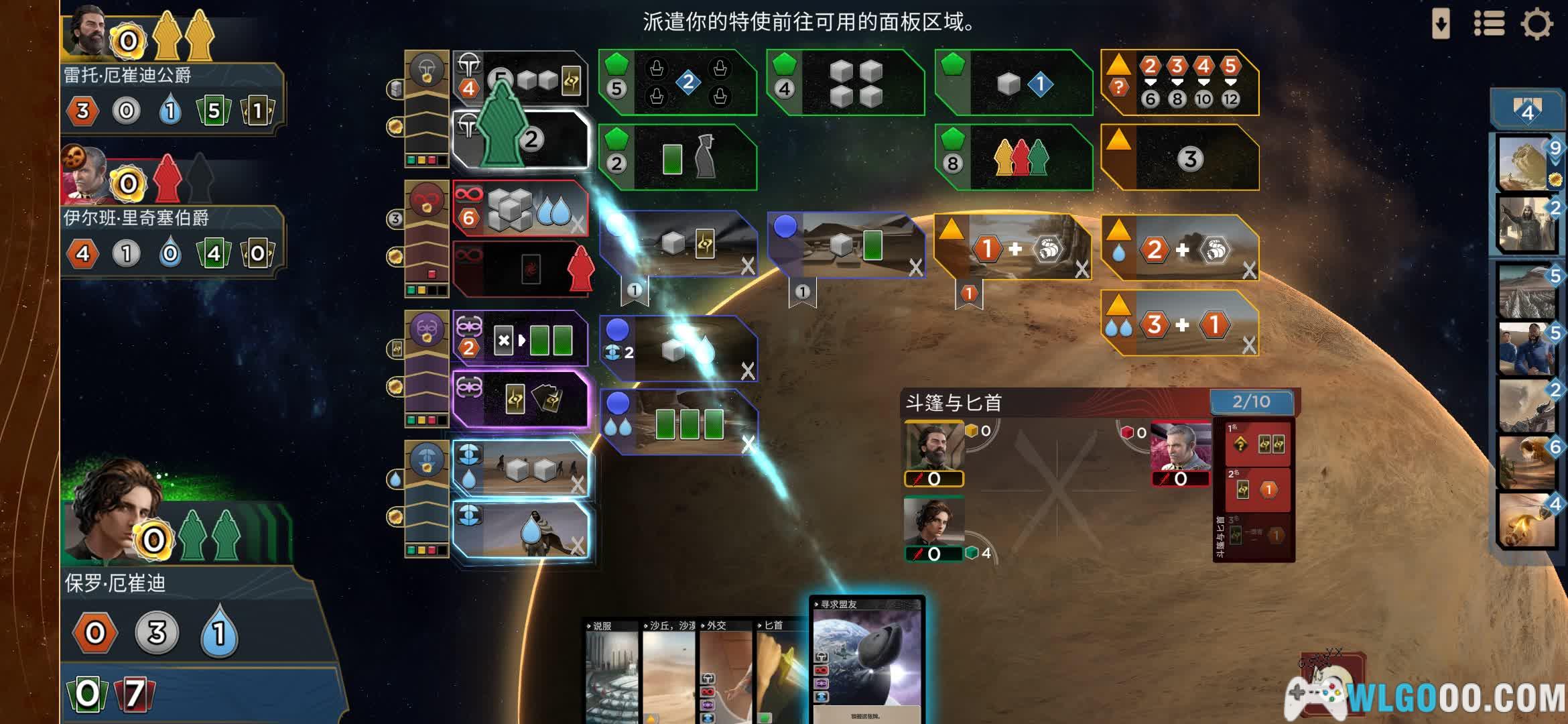This screenshot has width=1568, height=724.
Task: Select the green space costing 5
Action: click(x=678, y=83)
